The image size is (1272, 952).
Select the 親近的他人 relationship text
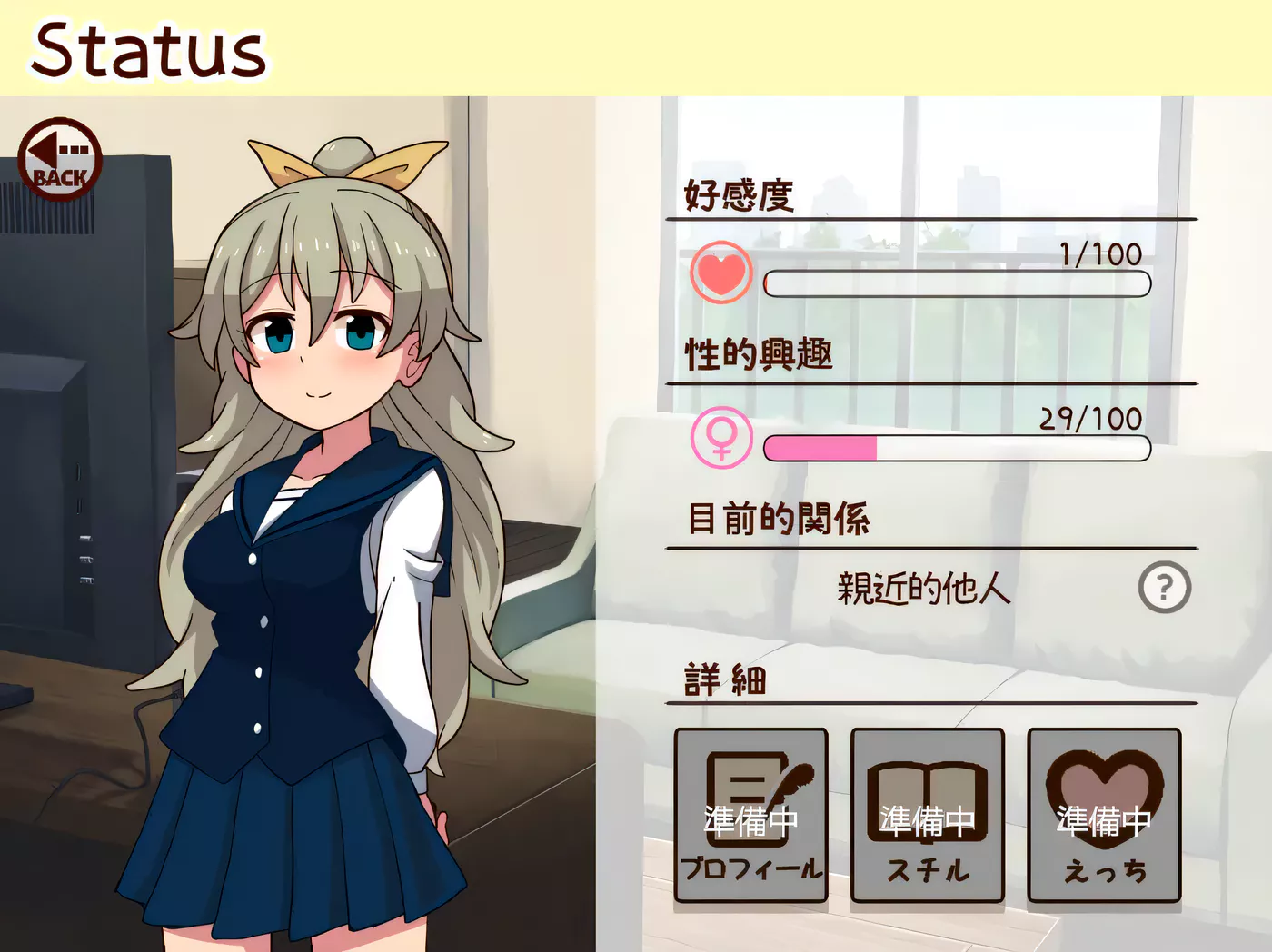point(922,590)
